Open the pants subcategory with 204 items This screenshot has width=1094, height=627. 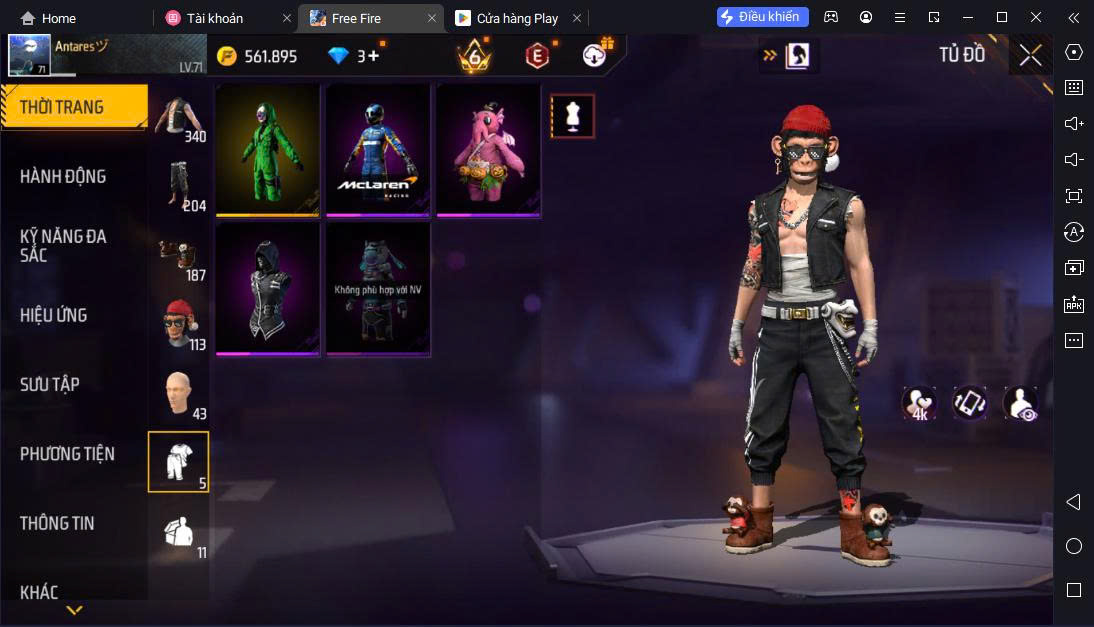179,188
